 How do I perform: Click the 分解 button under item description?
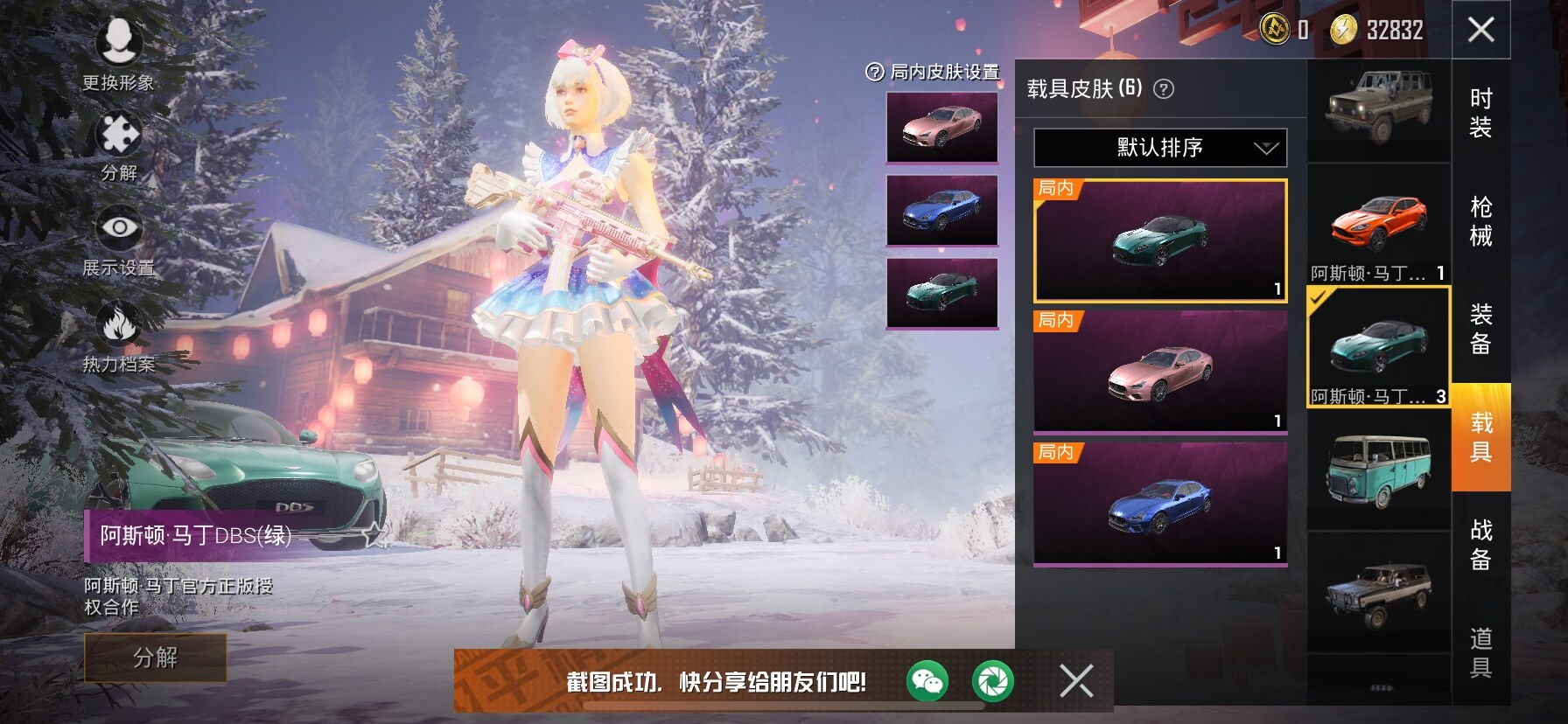155,658
